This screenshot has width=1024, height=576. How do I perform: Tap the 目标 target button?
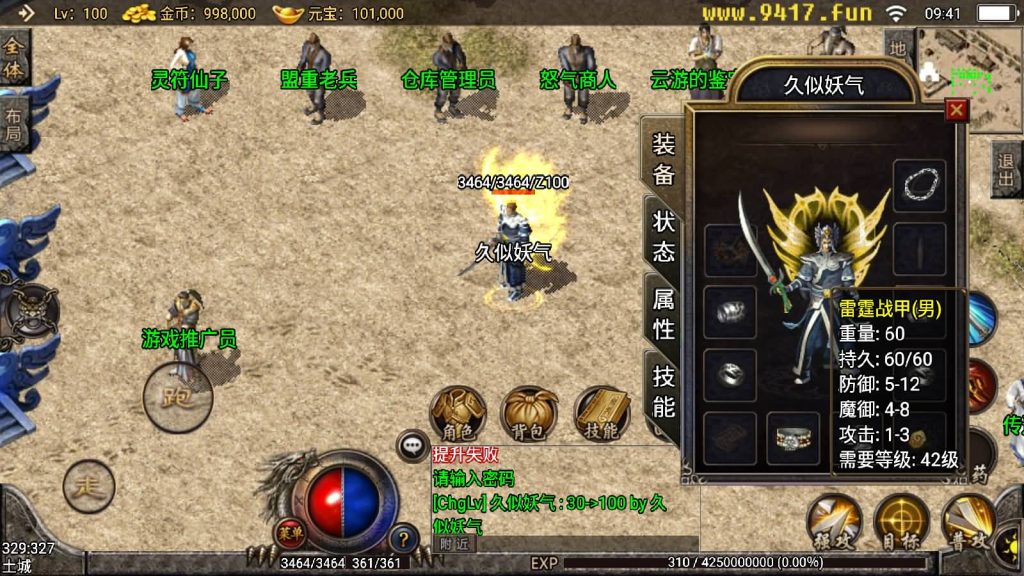tap(901, 522)
